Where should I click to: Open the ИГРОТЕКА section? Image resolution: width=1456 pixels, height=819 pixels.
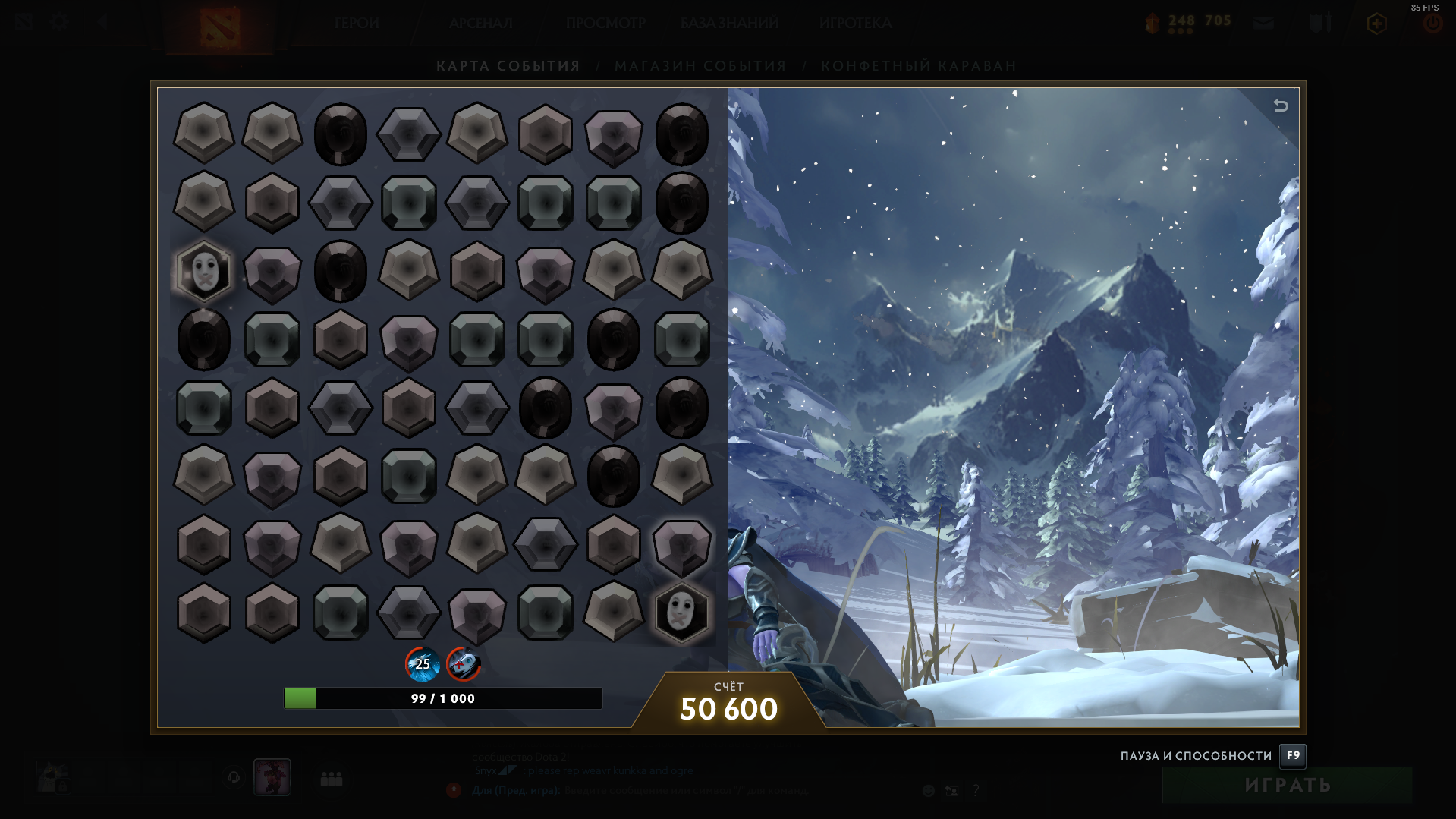[x=855, y=24]
